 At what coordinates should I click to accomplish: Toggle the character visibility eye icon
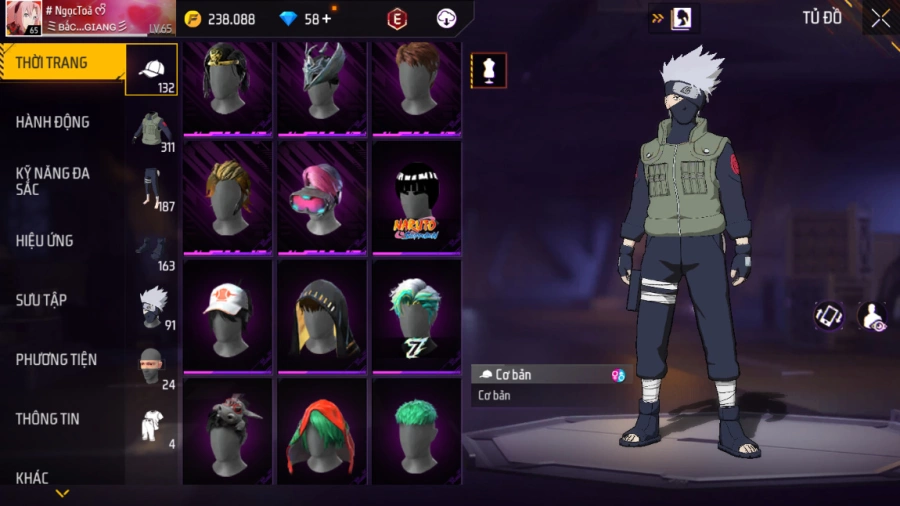[872, 316]
